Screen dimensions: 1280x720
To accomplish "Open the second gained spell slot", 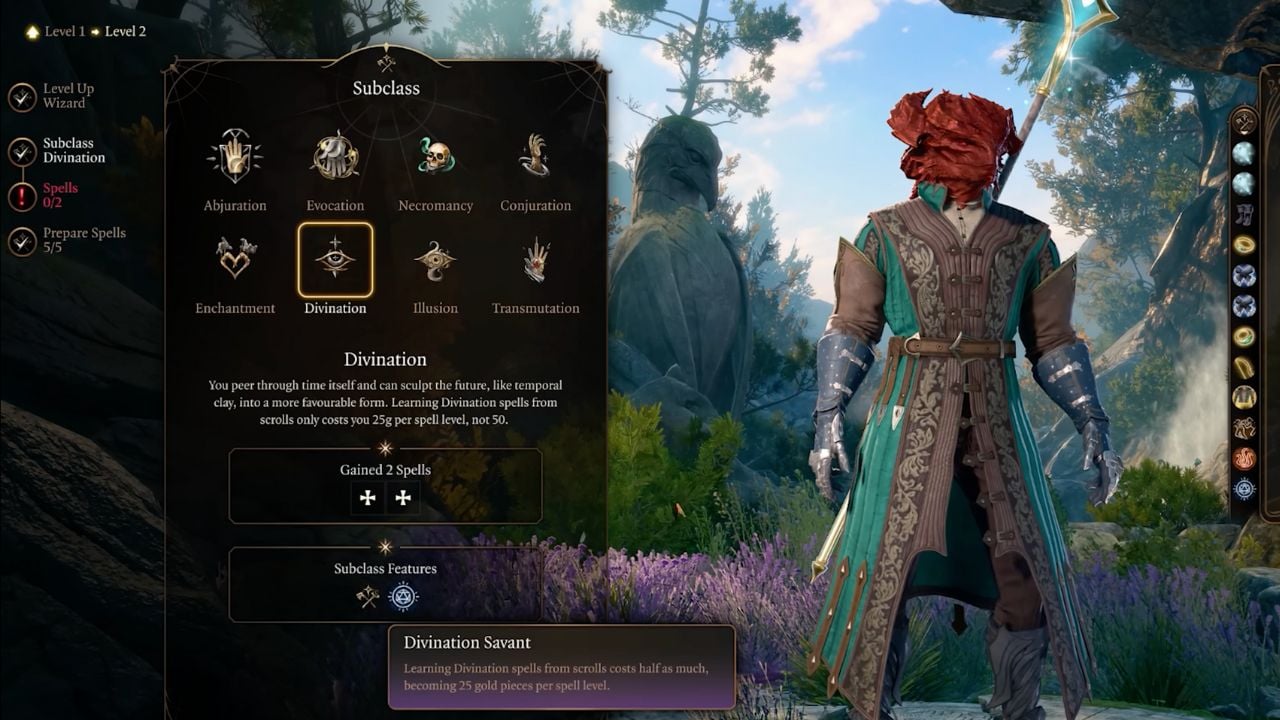I will pyautogui.click(x=403, y=497).
